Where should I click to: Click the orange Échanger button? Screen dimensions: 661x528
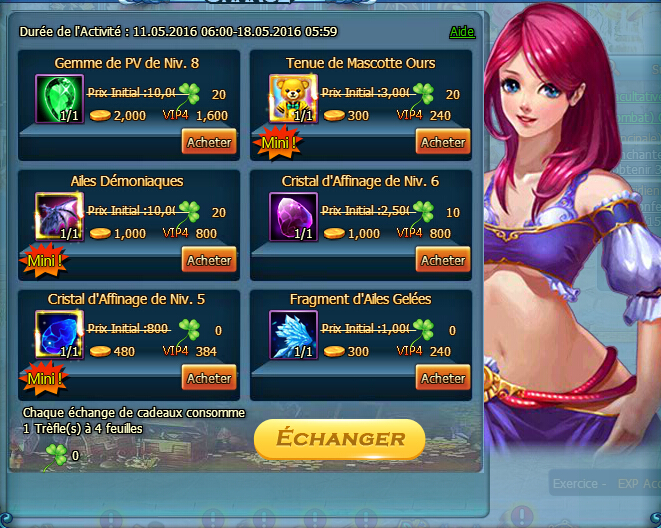pos(339,439)
